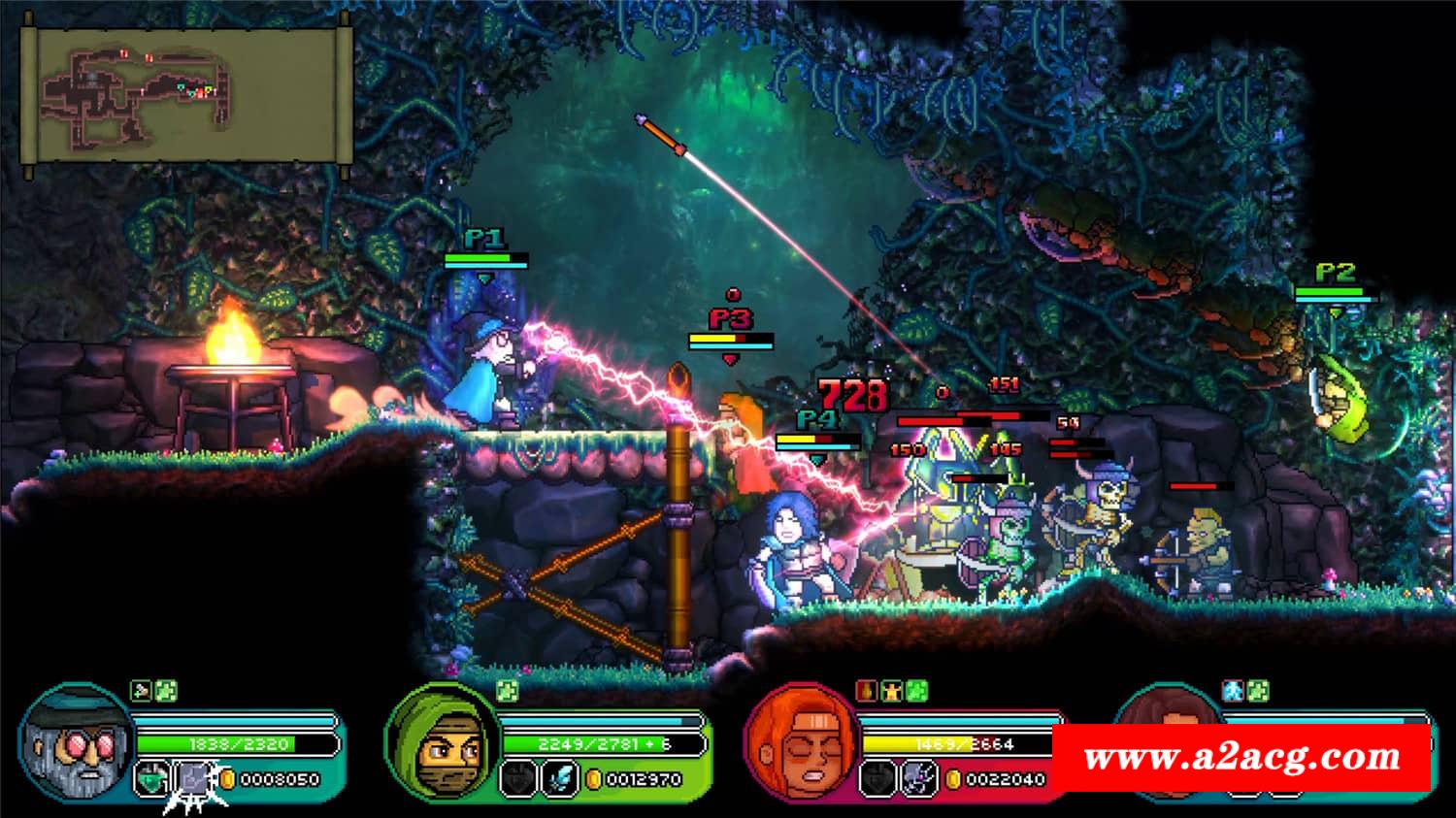This screenshot has width=1456, height=818.
Task: Open the parchment scroll minimap
Action: click(x=186, y=95)
